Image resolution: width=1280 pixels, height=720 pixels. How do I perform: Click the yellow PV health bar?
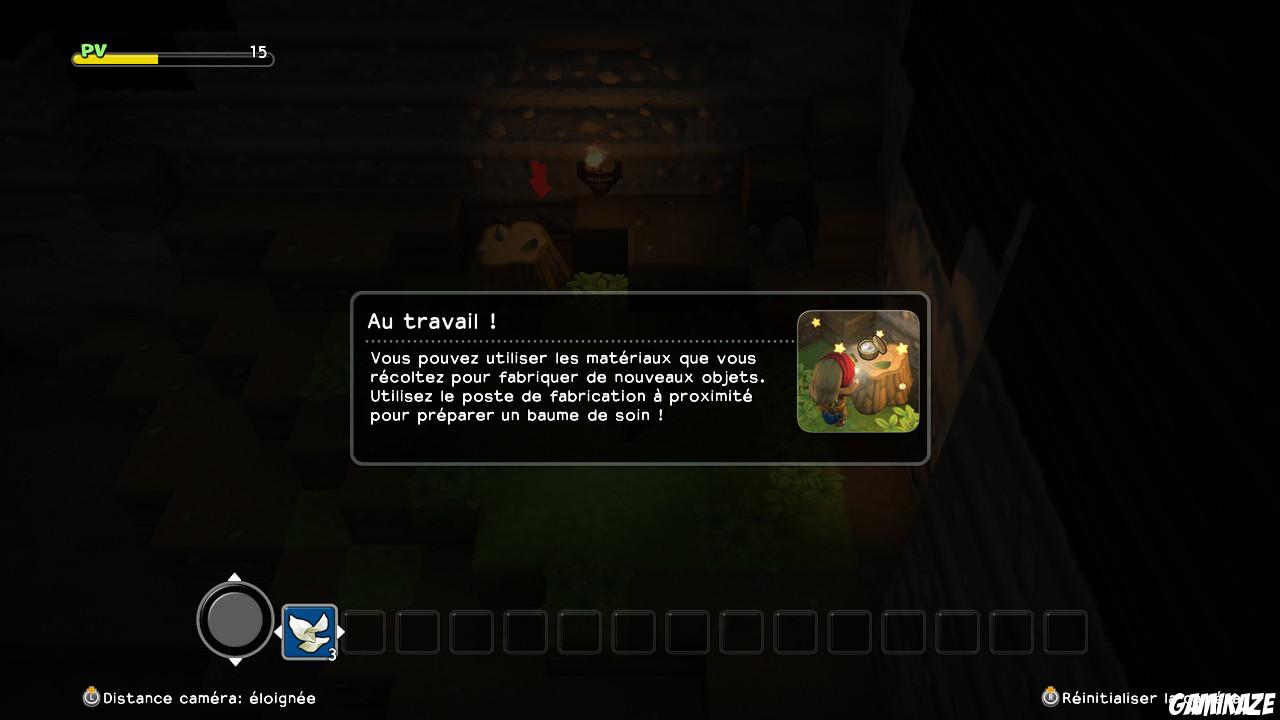pos(115,57)
